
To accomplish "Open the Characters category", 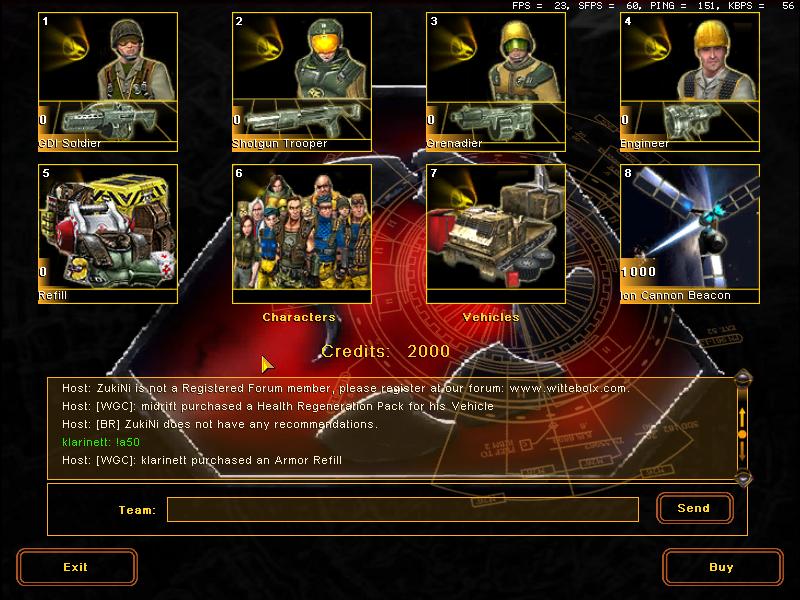I will [302, 233].
